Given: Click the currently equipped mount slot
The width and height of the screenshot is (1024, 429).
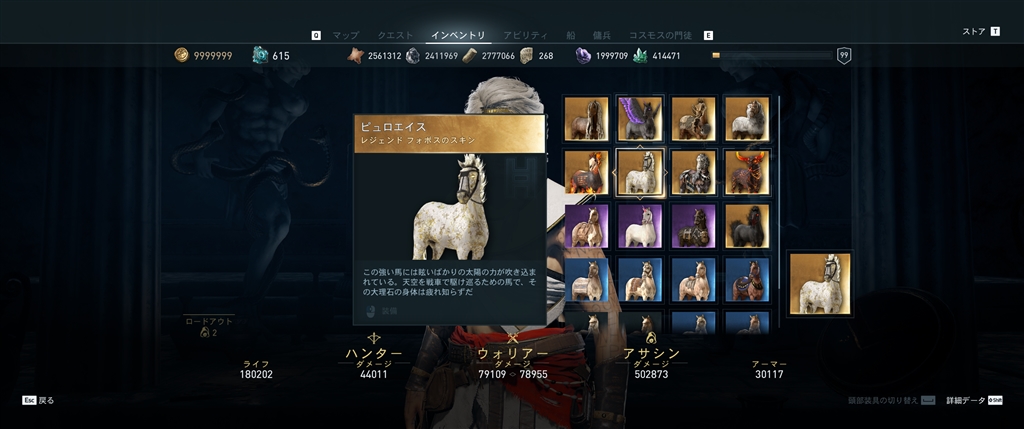Looking at the screenshot, I should [x=819, y=283].
